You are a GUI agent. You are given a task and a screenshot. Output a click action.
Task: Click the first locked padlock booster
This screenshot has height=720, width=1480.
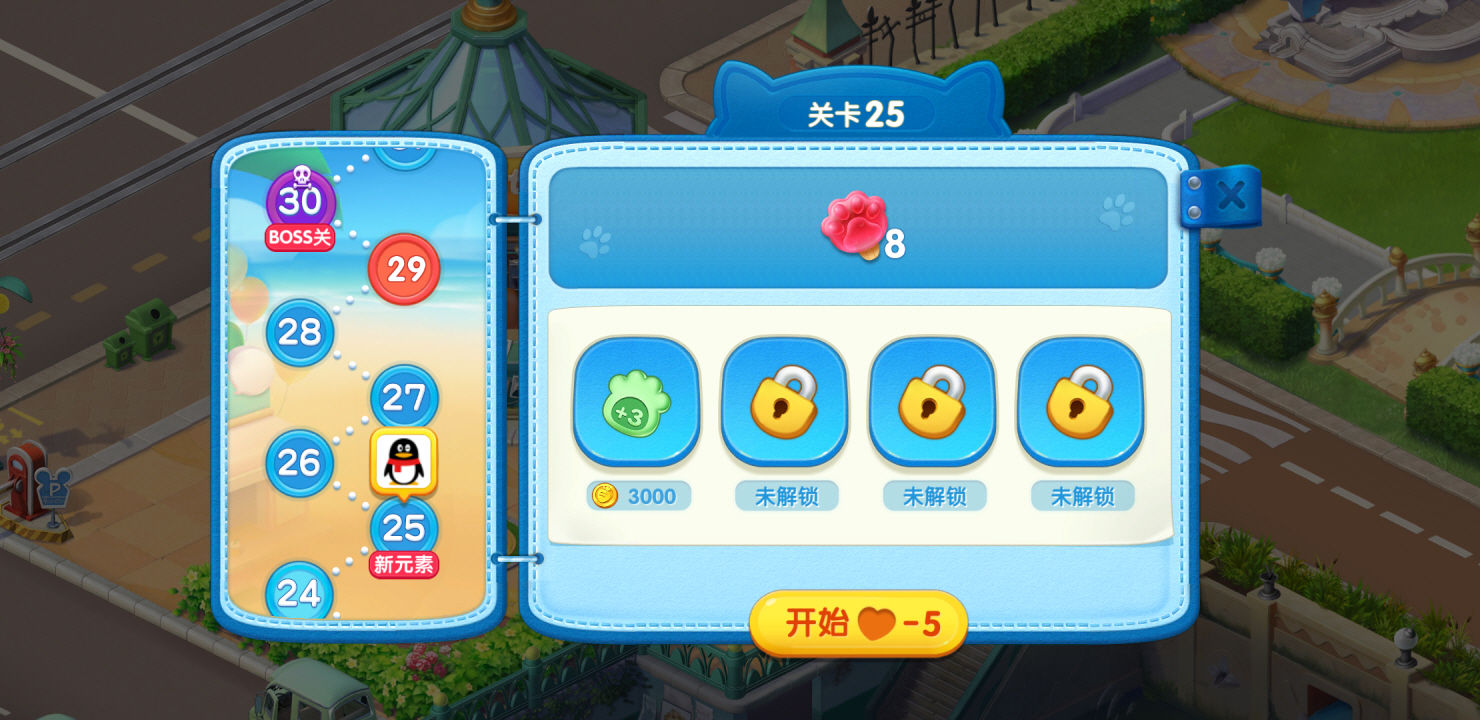784,403
